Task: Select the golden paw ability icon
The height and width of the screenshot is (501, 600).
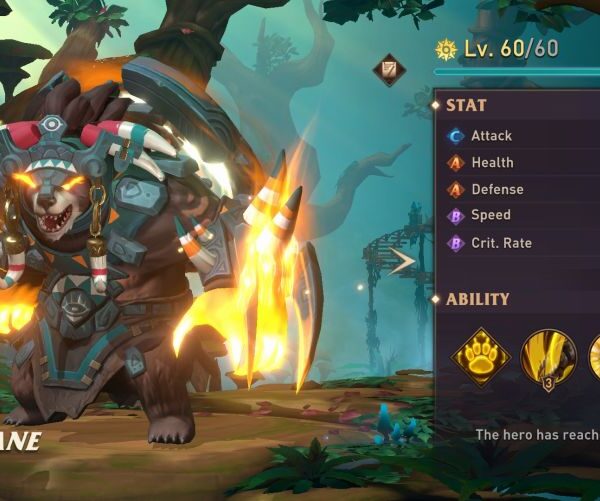Action: [481, 357]
